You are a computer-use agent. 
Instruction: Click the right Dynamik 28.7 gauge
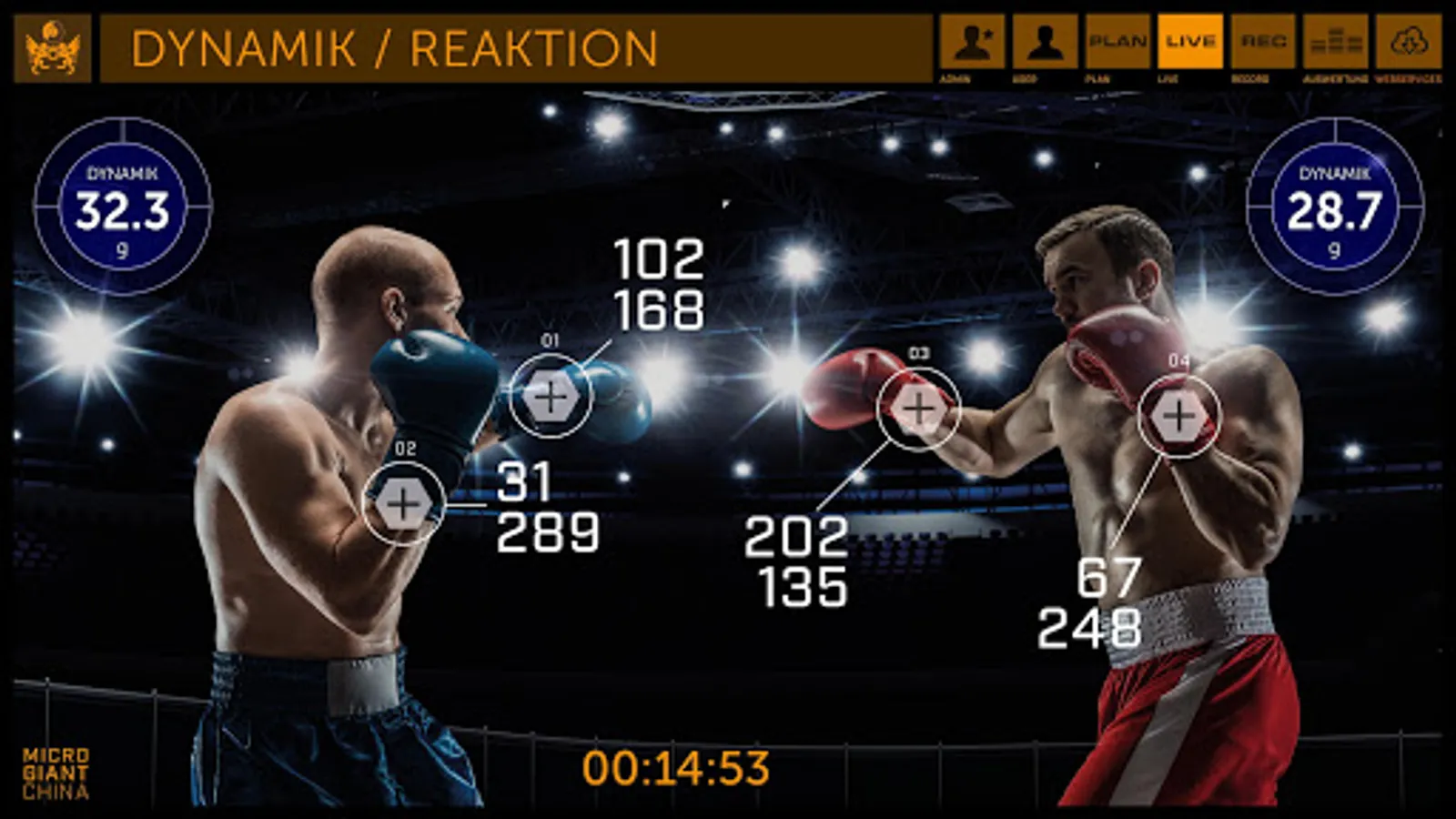[x=1334, y=207]
